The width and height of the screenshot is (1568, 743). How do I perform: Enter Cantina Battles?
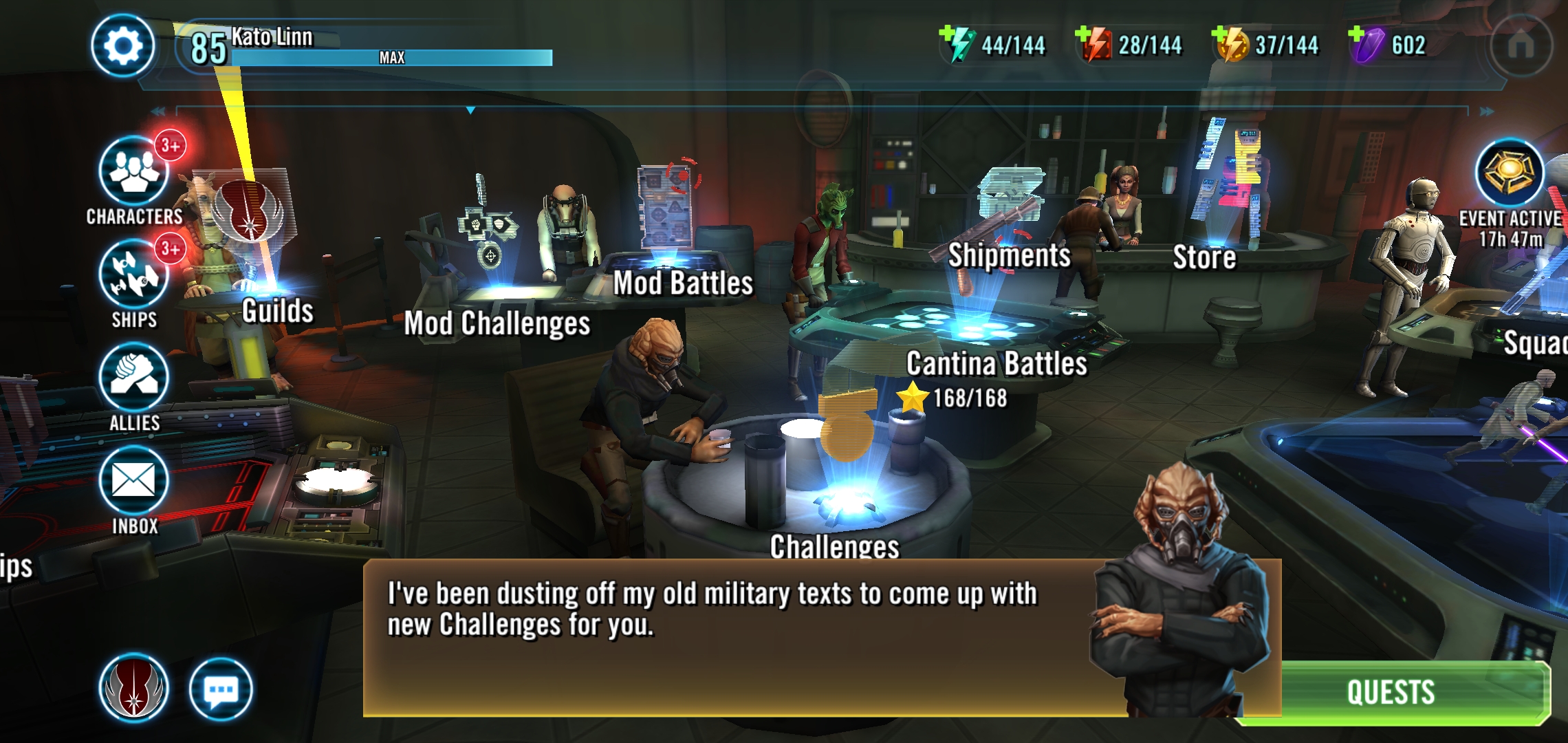(x=997, y=364)
